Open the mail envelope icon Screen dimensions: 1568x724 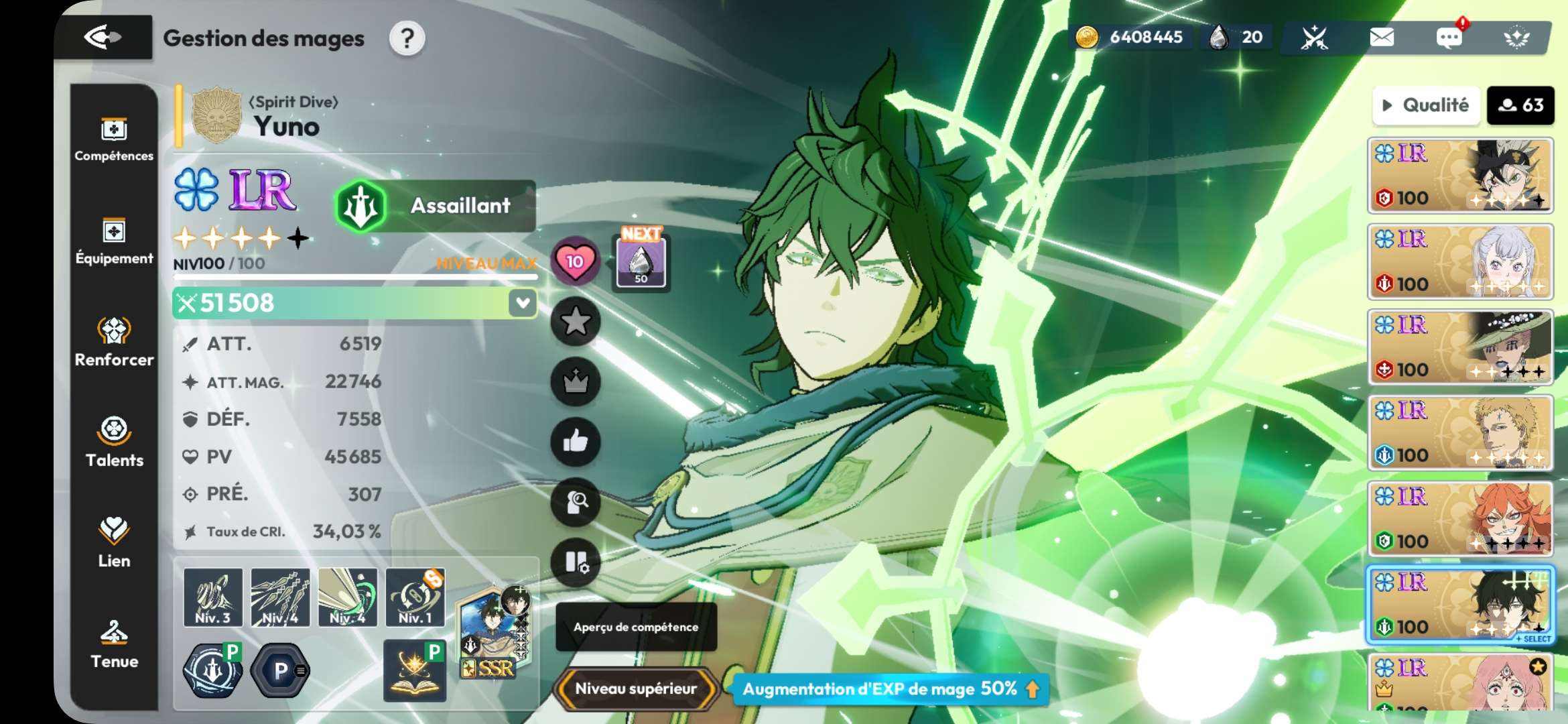[1382, 38]
